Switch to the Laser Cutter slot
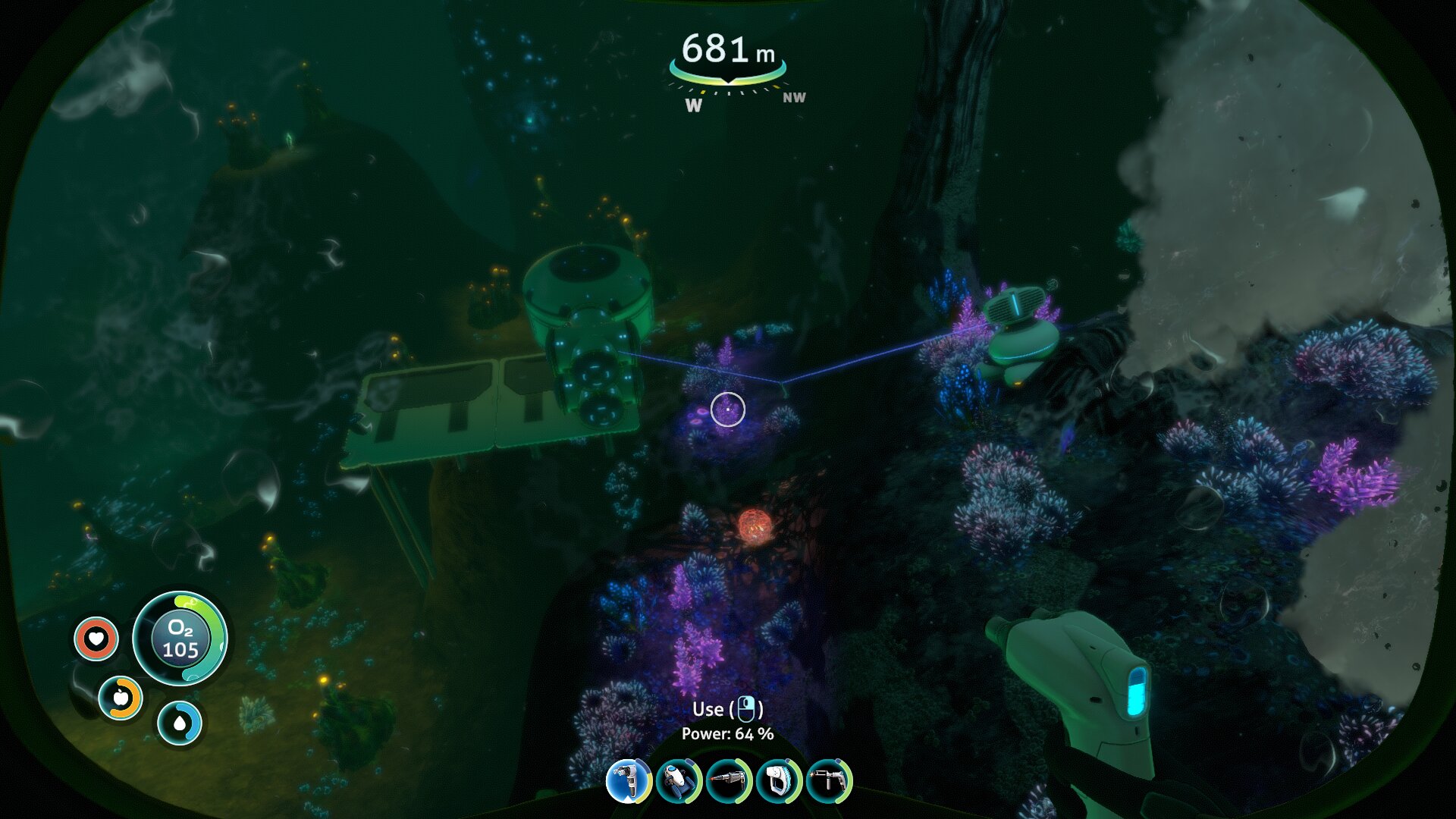 (729, 780)
